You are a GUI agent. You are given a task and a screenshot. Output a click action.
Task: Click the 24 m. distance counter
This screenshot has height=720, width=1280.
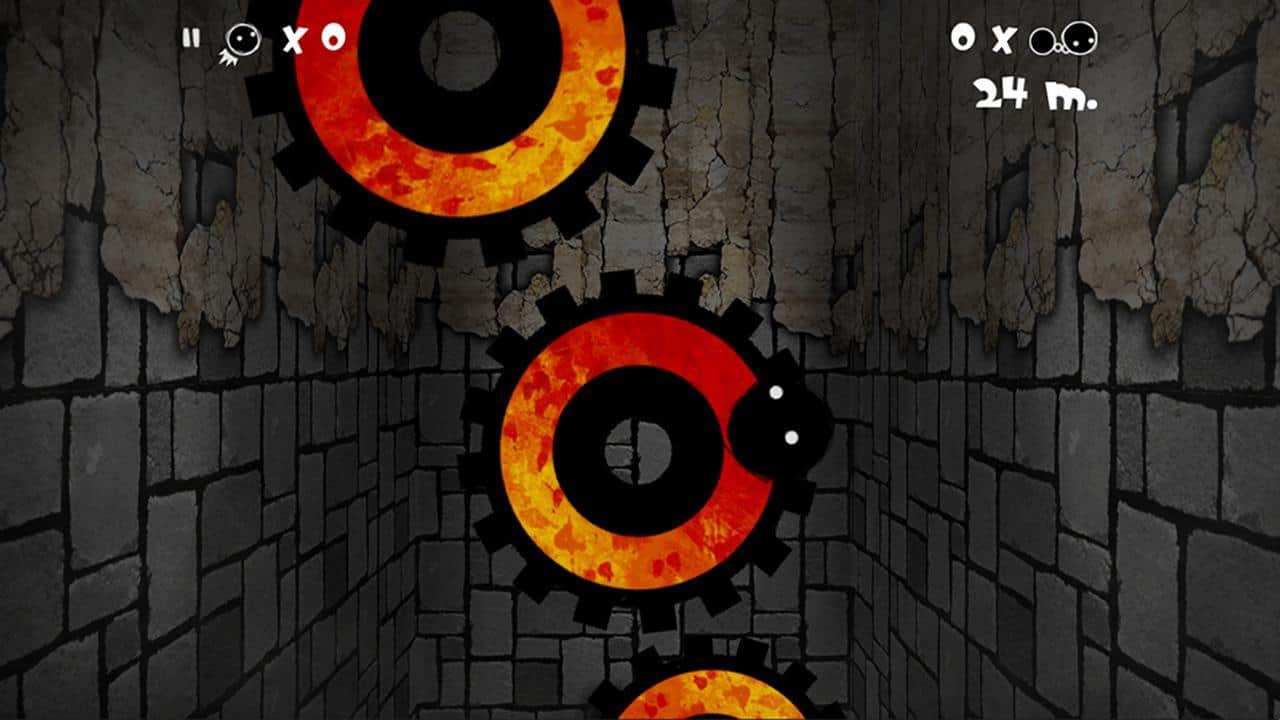coord(1035,92)
